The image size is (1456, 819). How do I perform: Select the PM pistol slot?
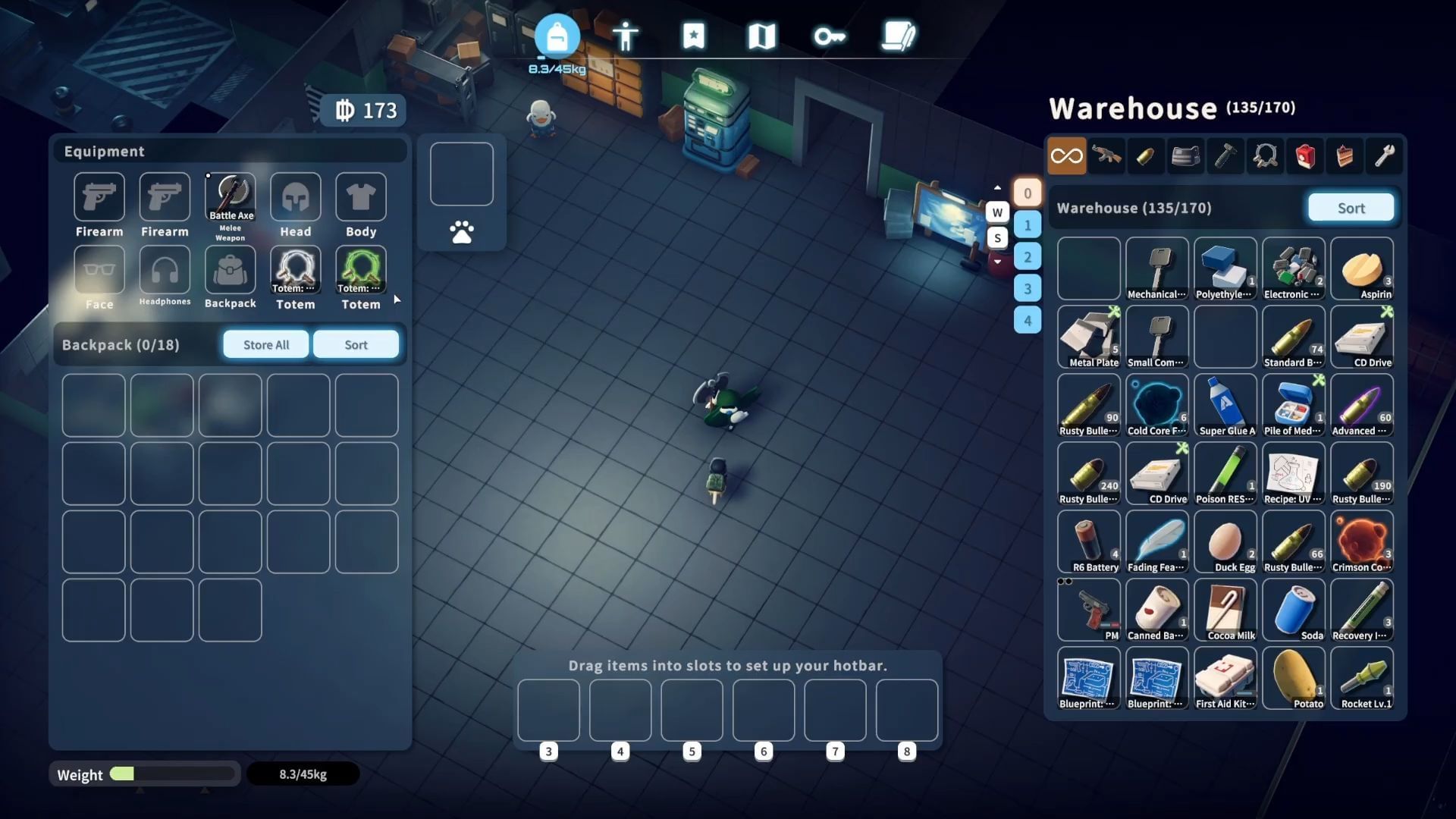click(1089, 610)
